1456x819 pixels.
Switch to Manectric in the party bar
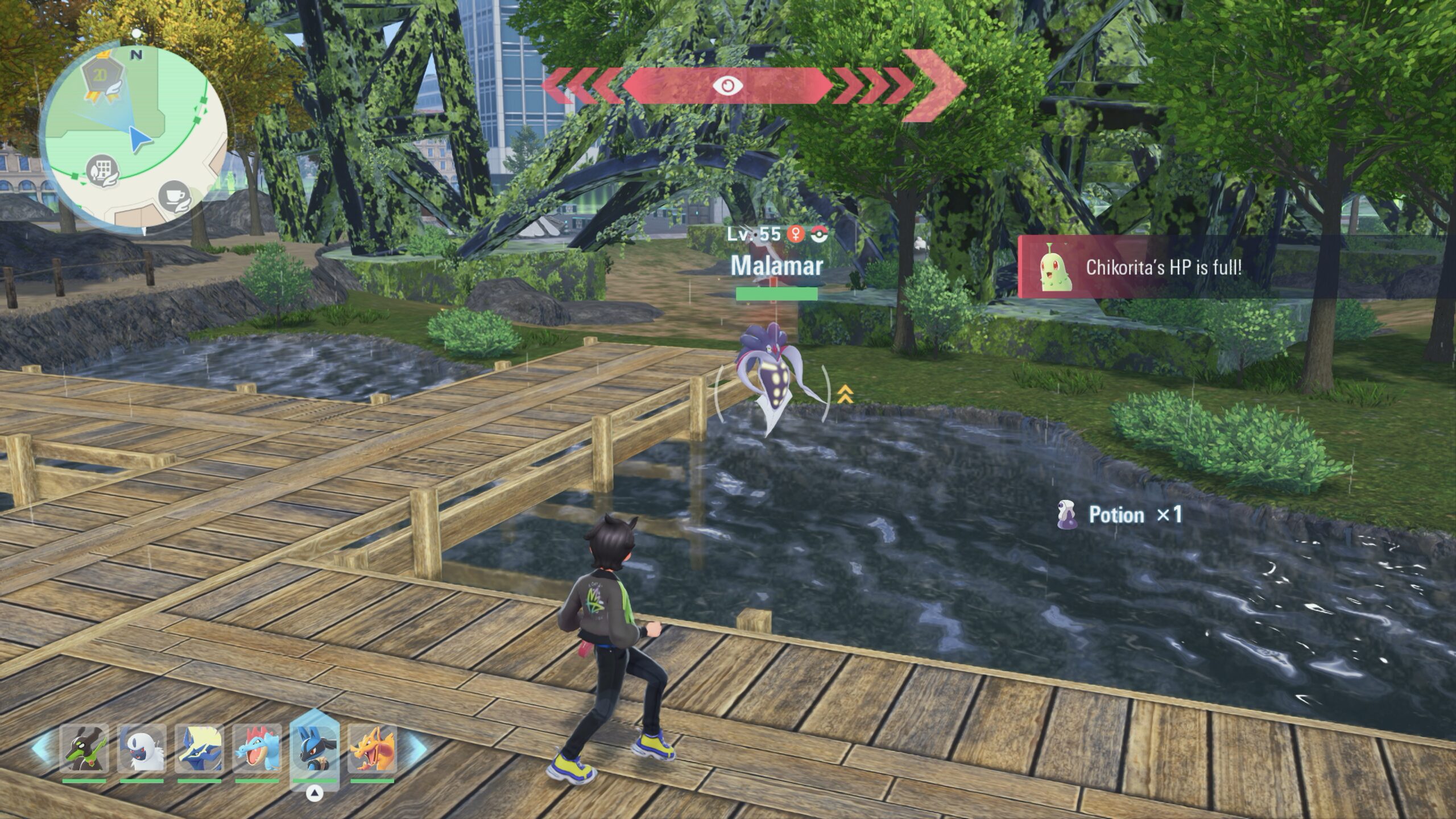(199, 748)
